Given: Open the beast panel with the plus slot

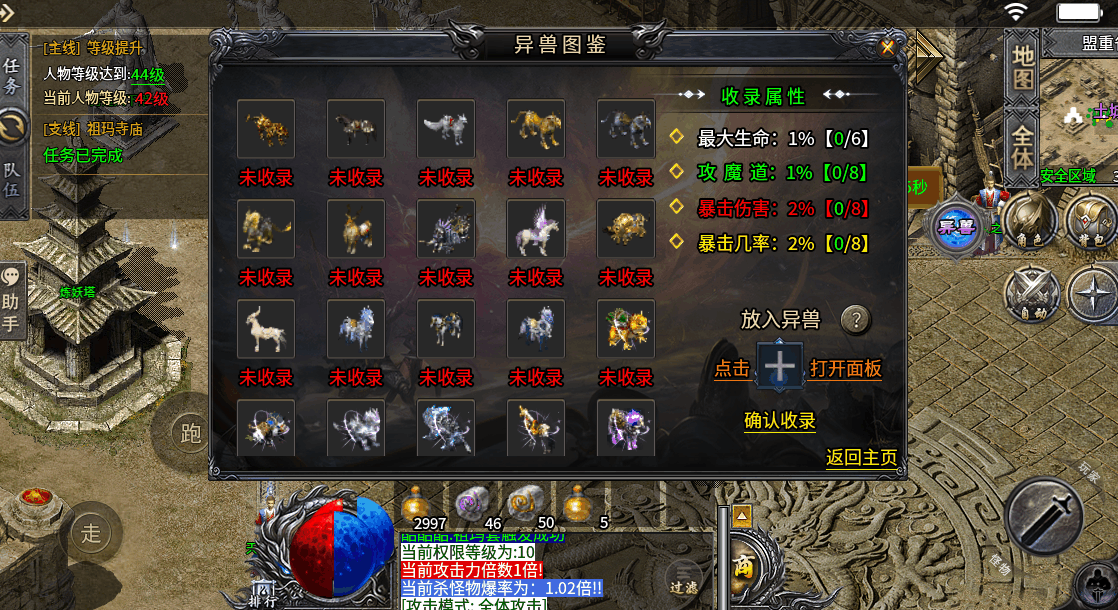Looking at the screenshot, I should click(x=781, y=368).
